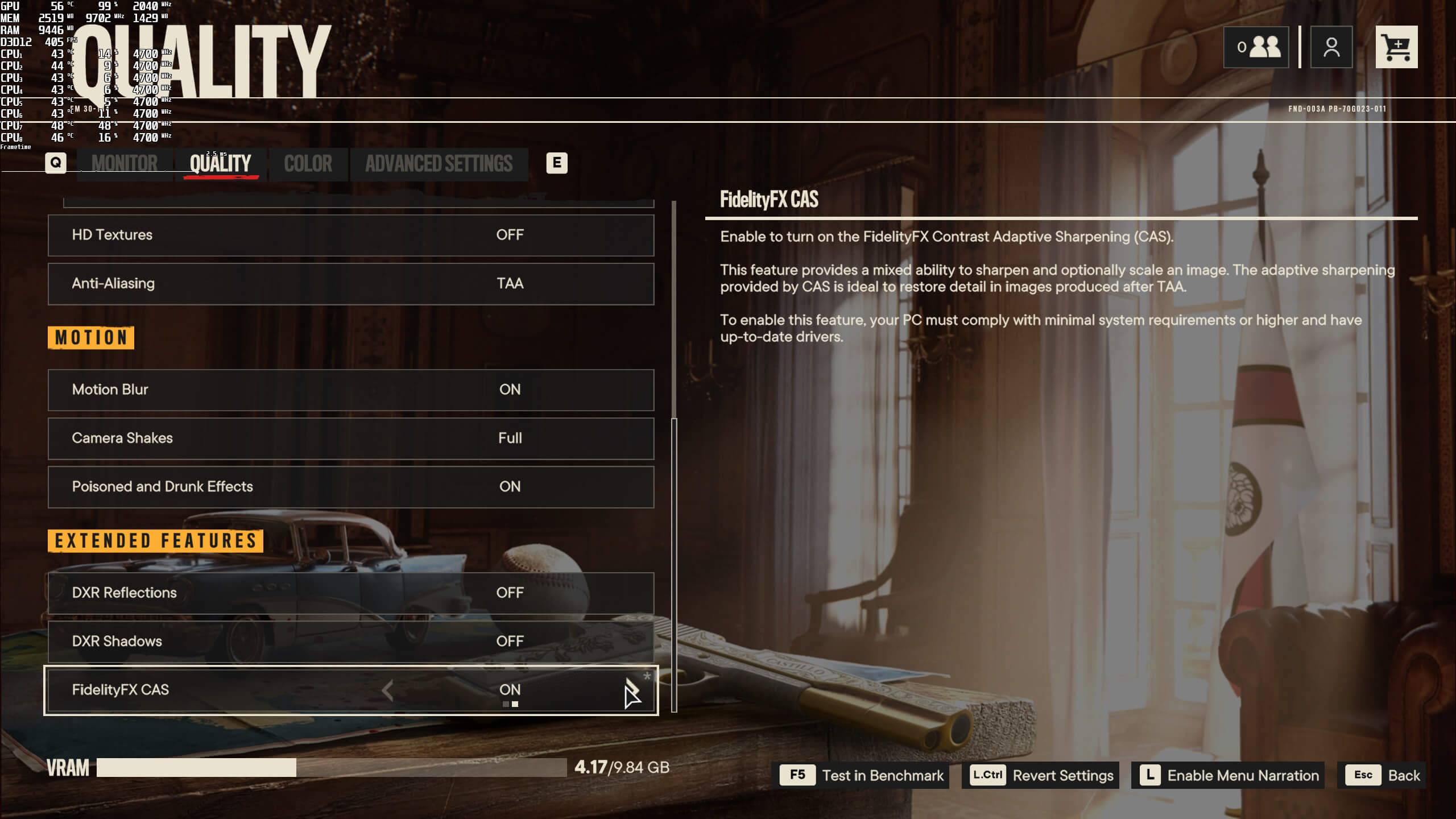Open the friends list icon
The width and height of the screenshot is (1456, 819).
tap(1256, 47)
